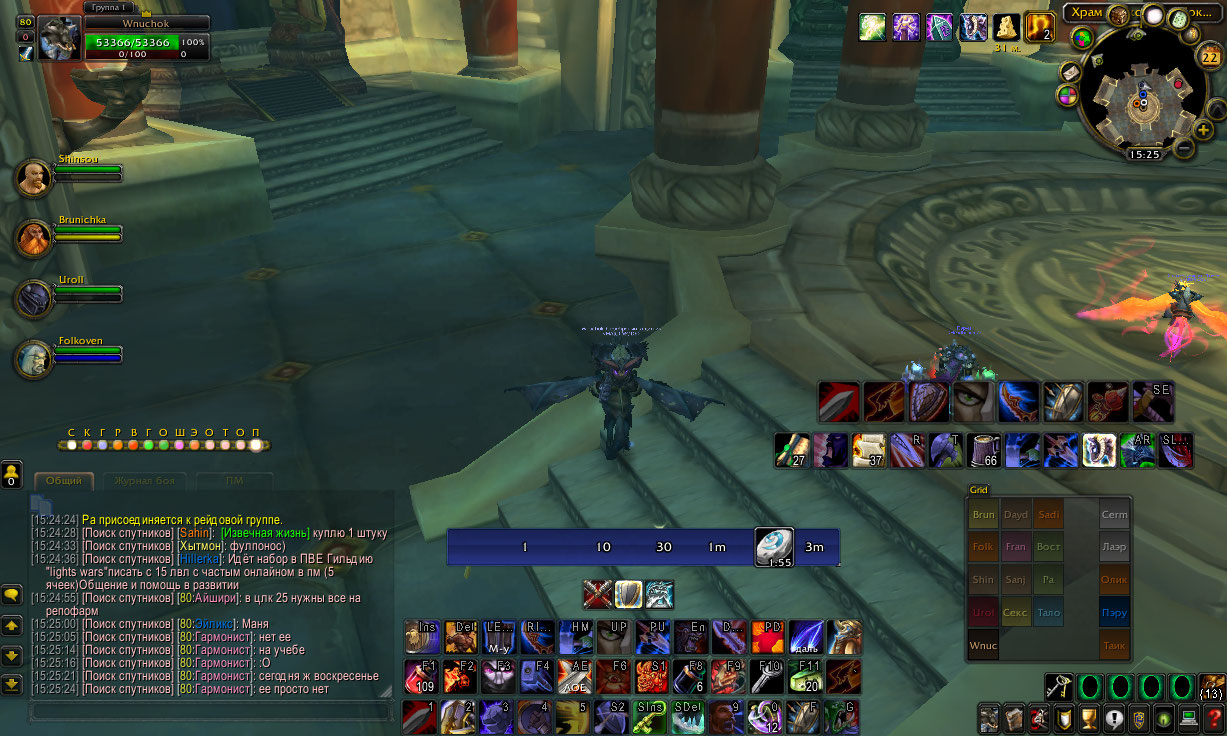Click the minimap zoom-out minus button
This screenshot has height=736, width=1227.
pos(1183,148)
